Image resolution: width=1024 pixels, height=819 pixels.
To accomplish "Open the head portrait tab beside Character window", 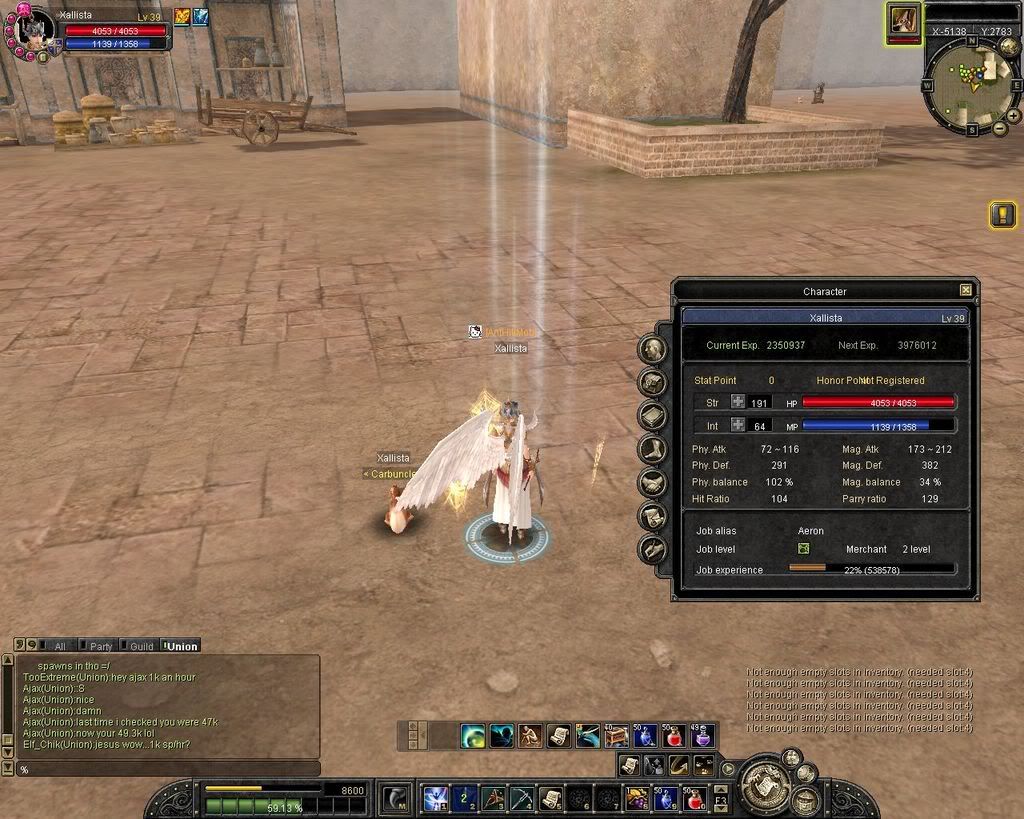I will [653, 349].
